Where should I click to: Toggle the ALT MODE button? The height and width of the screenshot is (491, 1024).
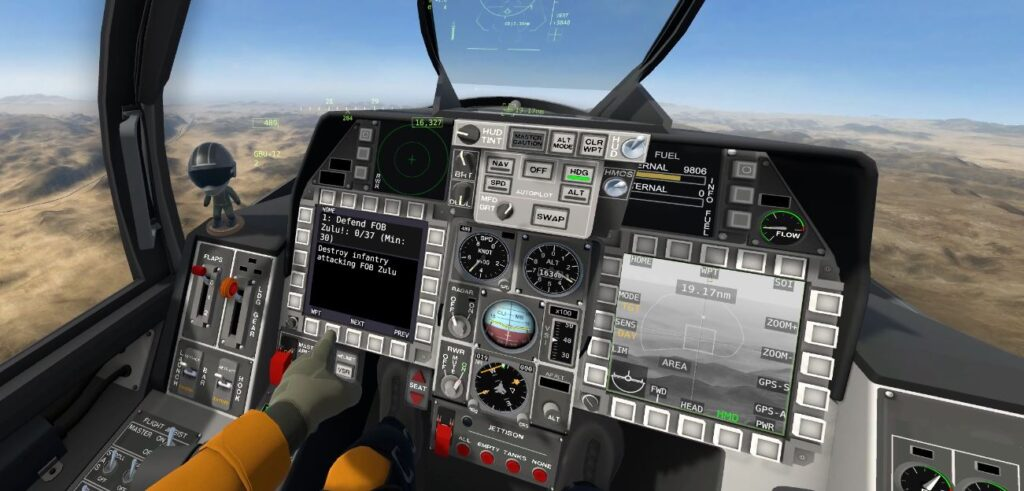tap(564, 143)
